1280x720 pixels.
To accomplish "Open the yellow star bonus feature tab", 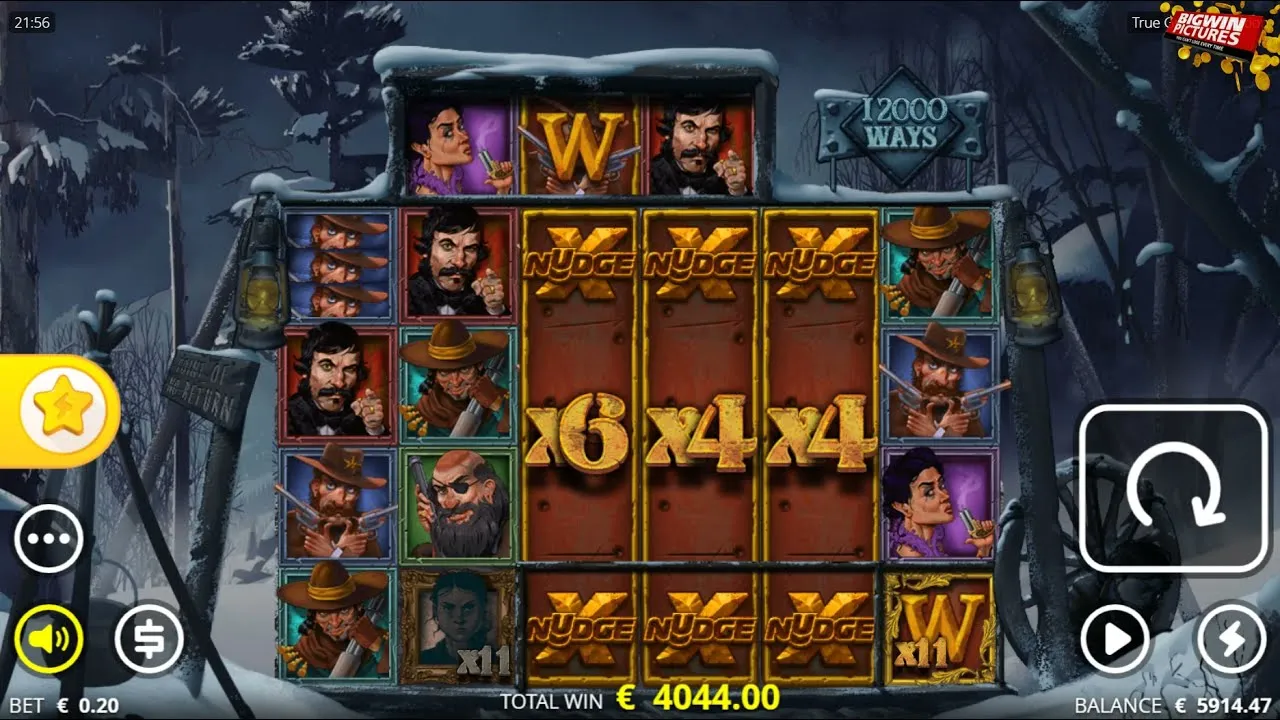I will (x=62, y=409).
